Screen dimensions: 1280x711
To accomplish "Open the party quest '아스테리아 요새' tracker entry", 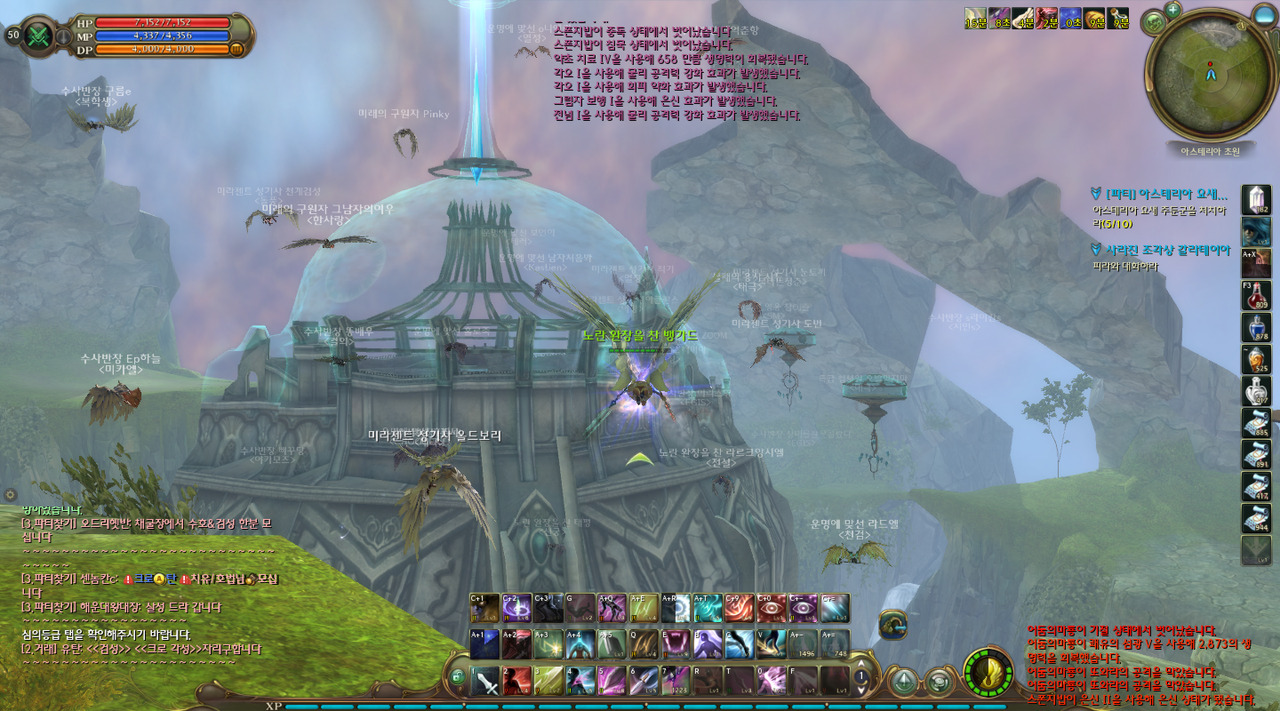I will tap(1167, 195).
